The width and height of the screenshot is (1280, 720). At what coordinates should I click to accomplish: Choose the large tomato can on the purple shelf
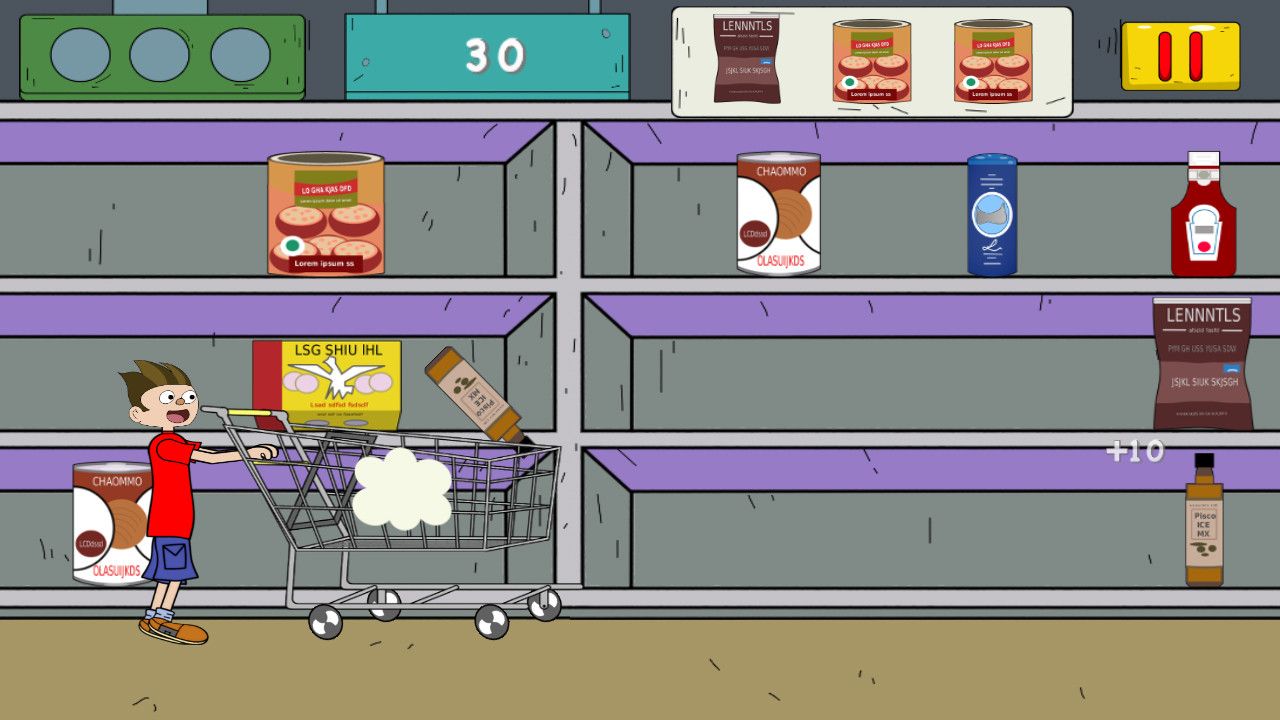(x=326, y=214)
